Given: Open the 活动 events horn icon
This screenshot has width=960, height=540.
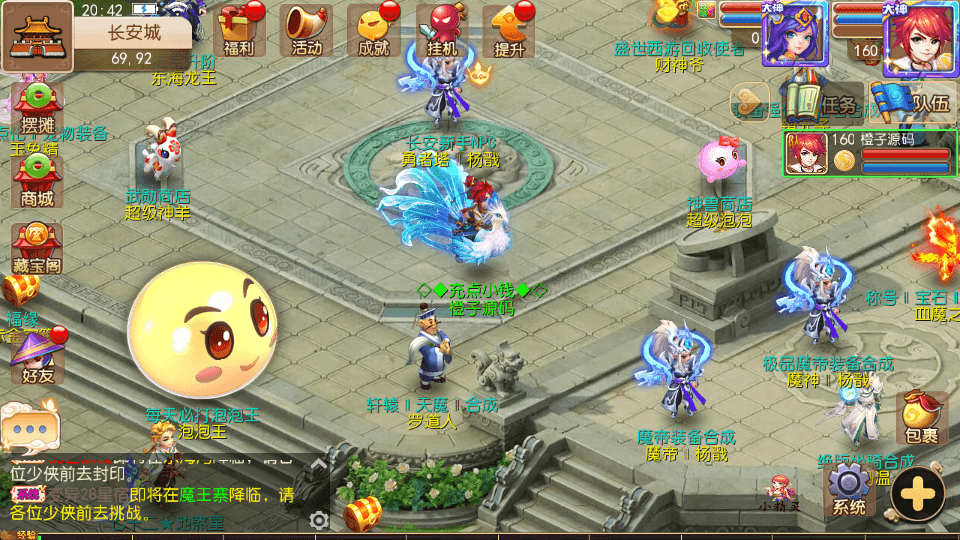Looking at the screenshot, I should click(x=306, y=30).
